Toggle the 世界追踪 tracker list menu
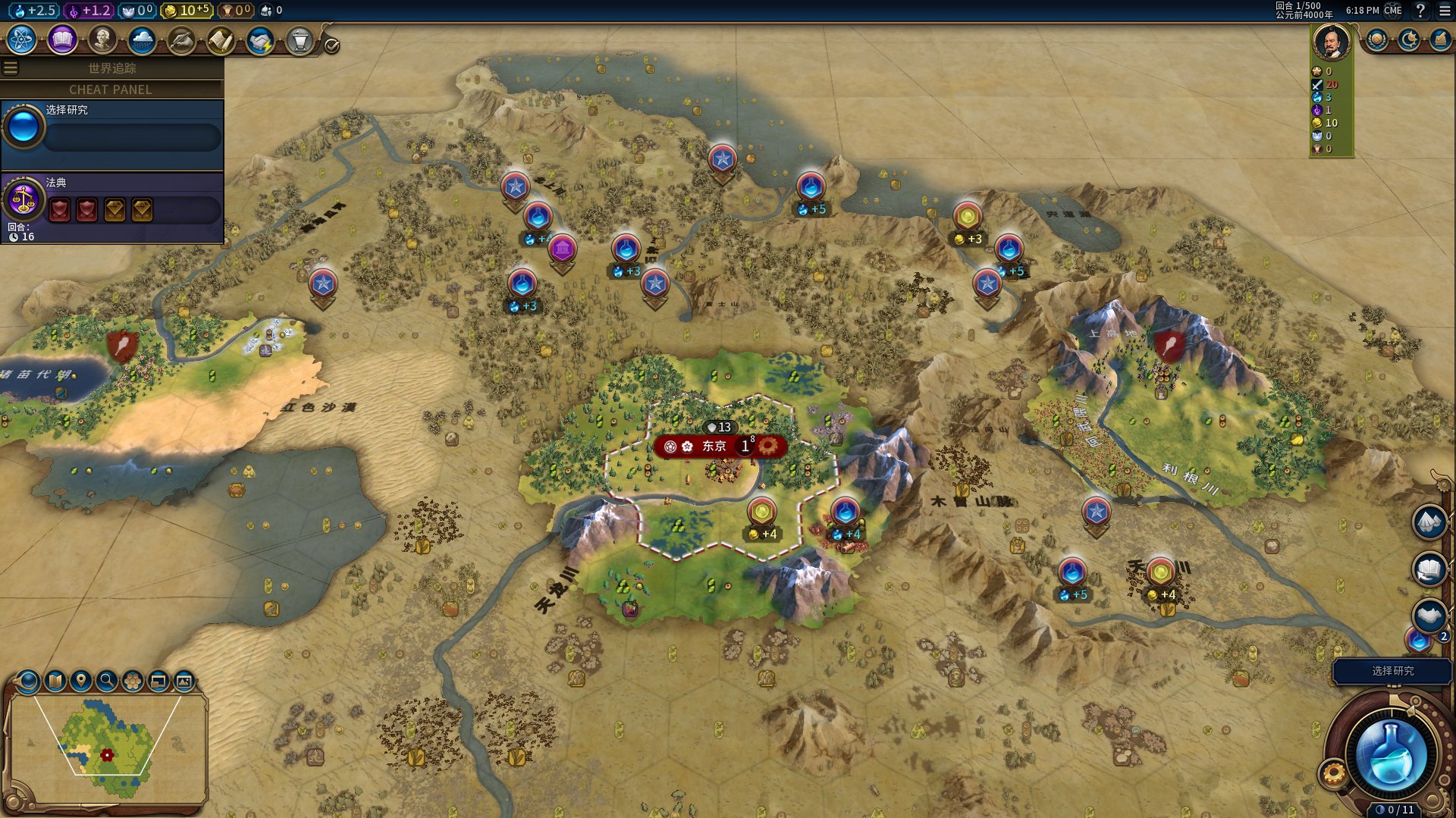The height and width of the screenshot is (818, 1456). tap(11, 68)
